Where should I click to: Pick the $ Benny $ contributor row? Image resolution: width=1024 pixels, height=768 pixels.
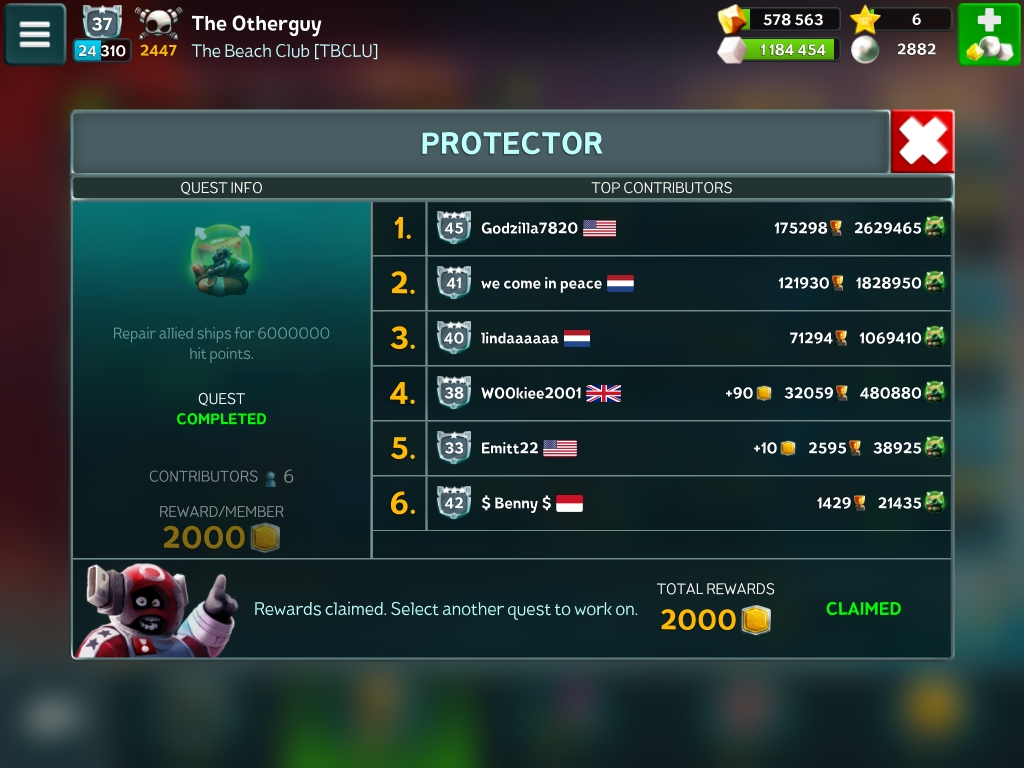click(661, 503)
